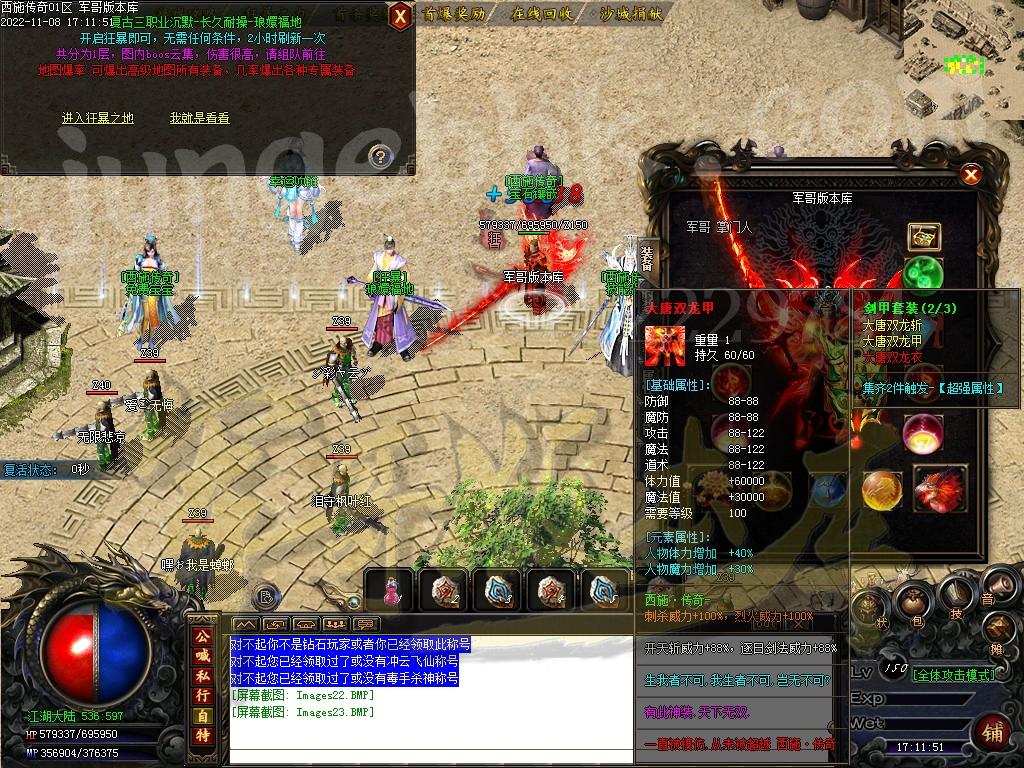The height and width of the screenshot is (768, 1024).
Task: Open the 在线回收 menu
Action: point(542,14)
